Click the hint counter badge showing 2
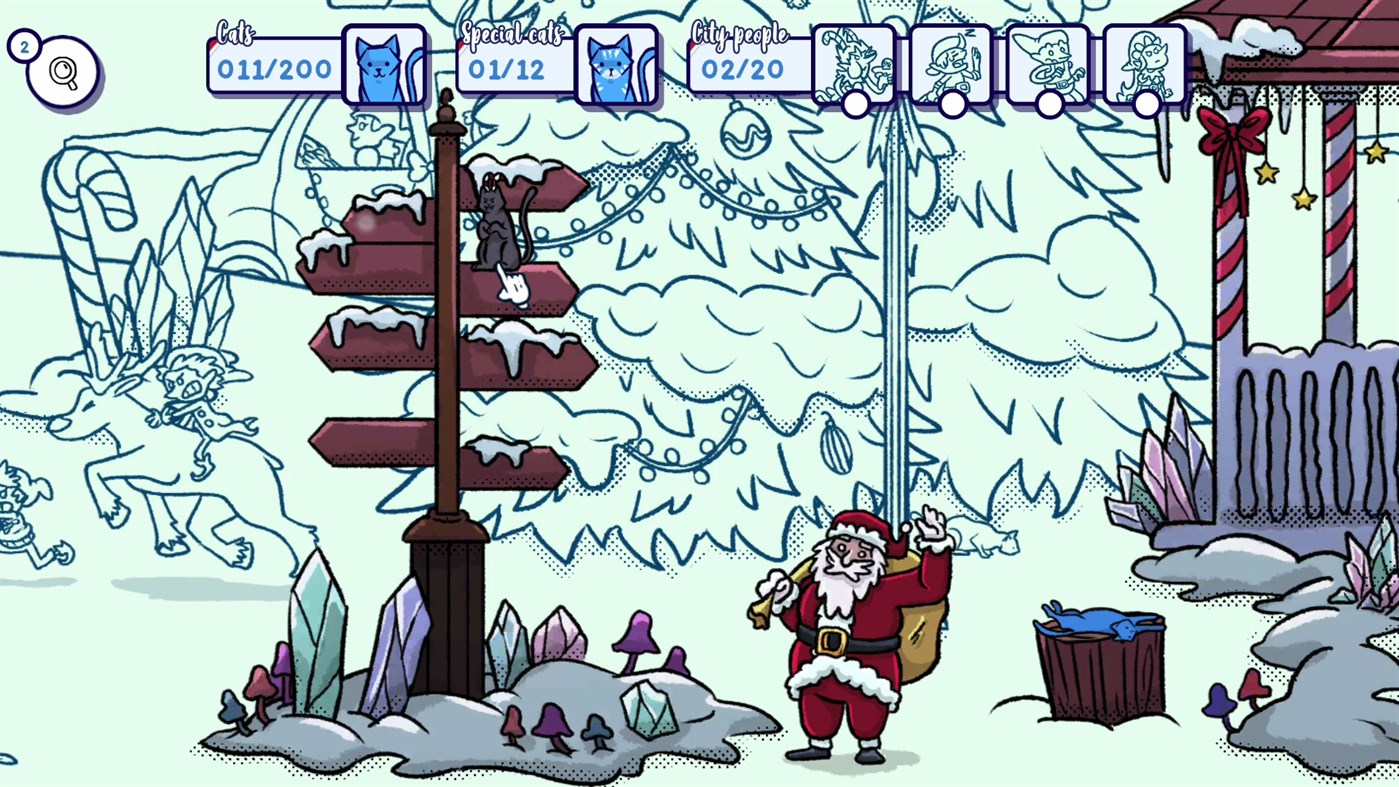Viewport: 1399px width, 787px height. click(x=23, y=45)
